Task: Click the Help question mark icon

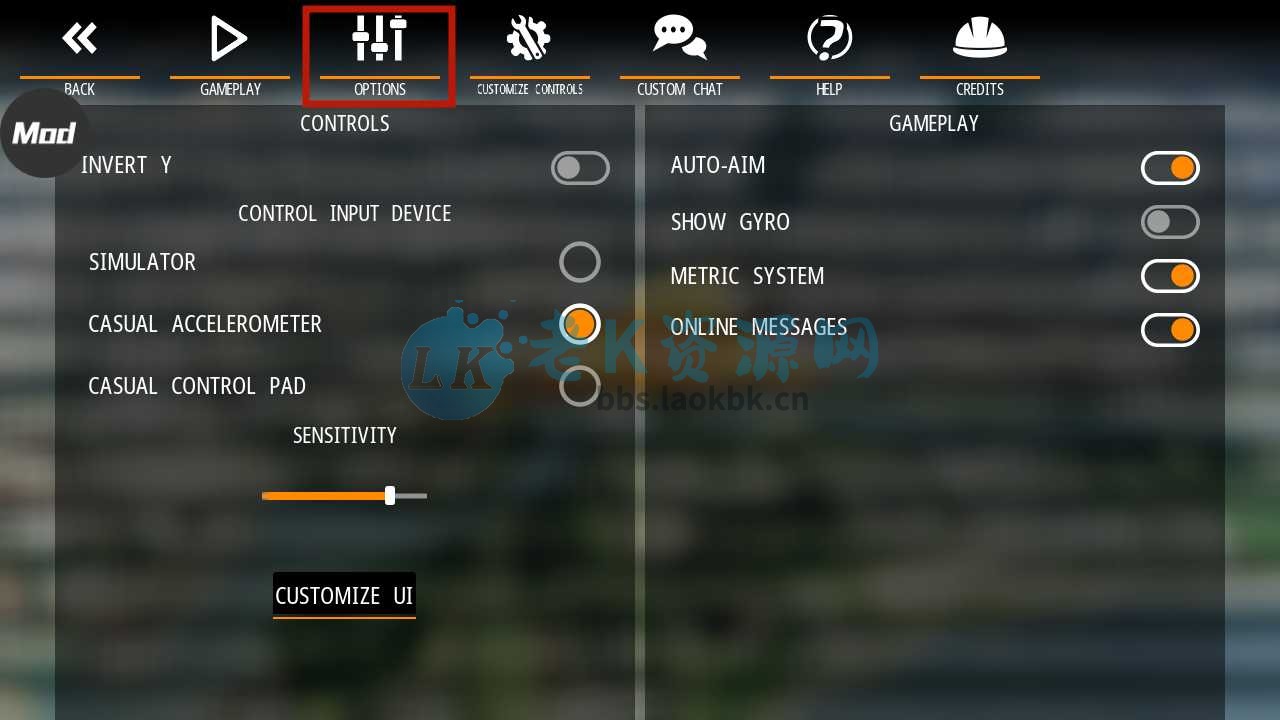Action: pyautogui.click(x=829, y=37)
